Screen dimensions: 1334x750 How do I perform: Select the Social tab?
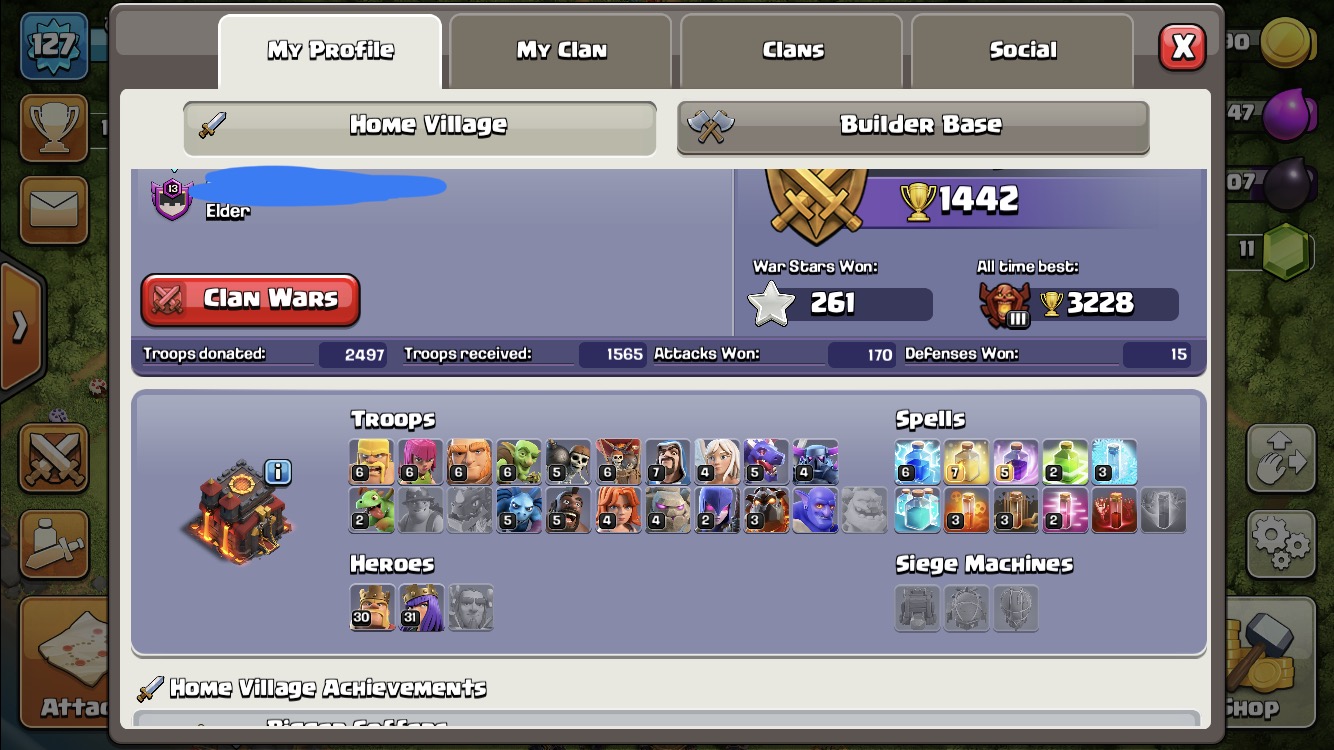pyautogui.click(x=1022, y=50)
